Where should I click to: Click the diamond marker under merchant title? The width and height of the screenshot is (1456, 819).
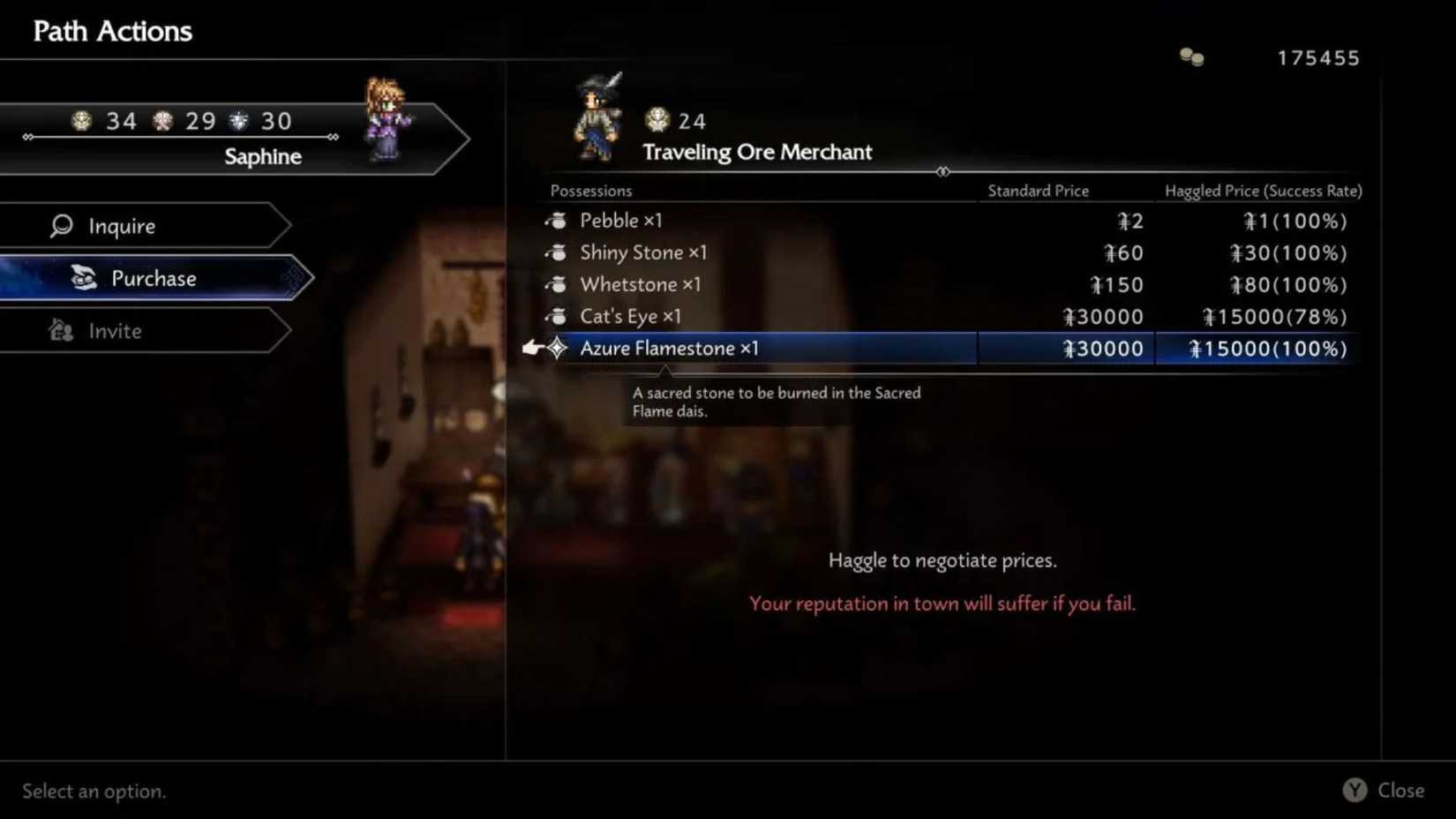[943, 172]
